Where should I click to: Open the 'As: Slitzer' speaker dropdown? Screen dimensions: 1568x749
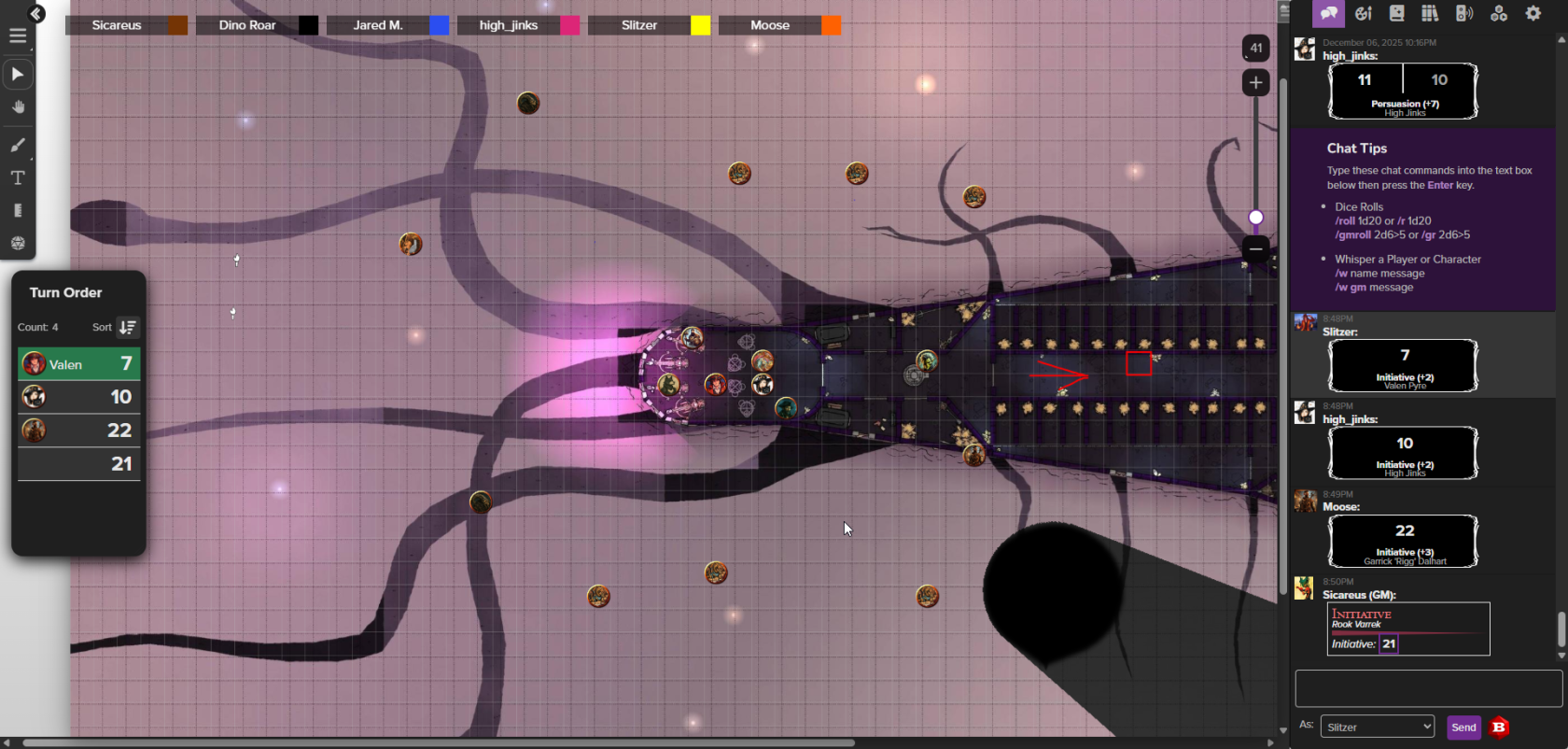pos(1378,727)
